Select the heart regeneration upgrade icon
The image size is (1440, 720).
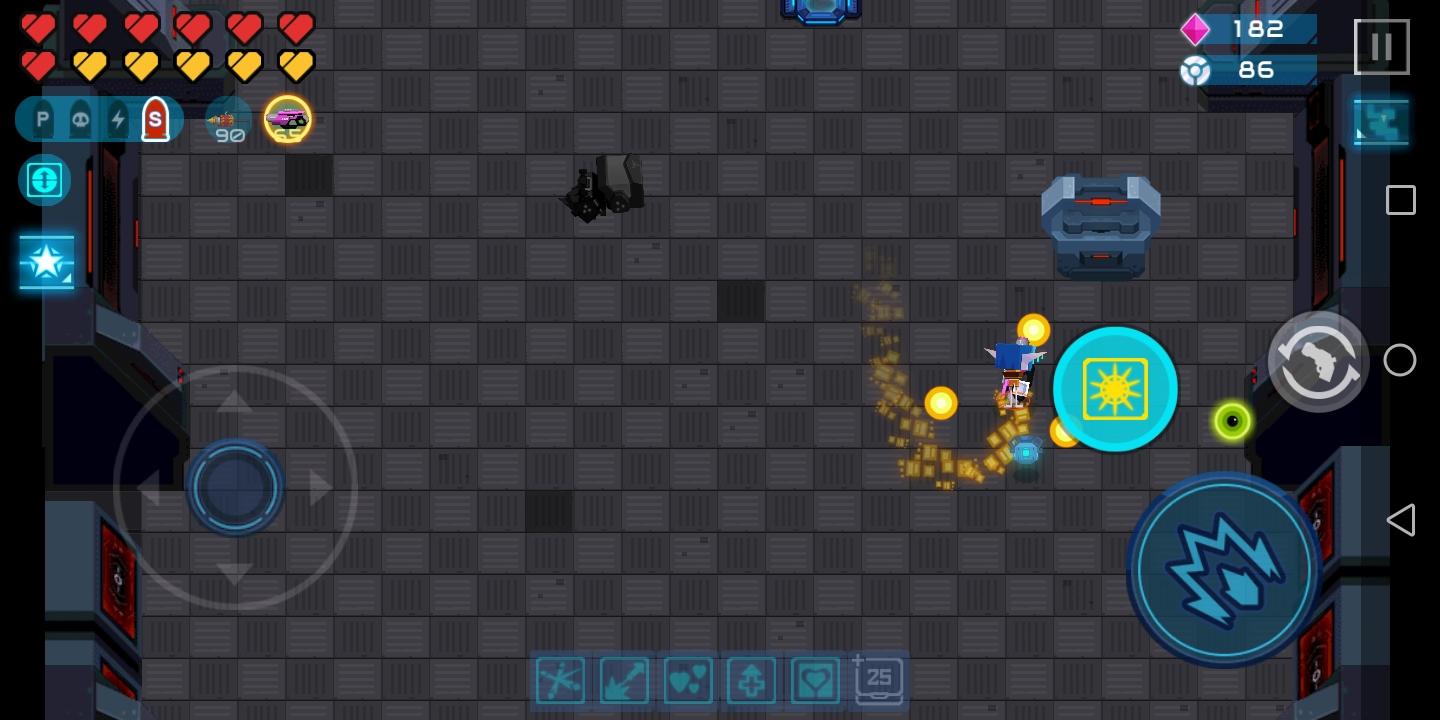pos(815,680)
